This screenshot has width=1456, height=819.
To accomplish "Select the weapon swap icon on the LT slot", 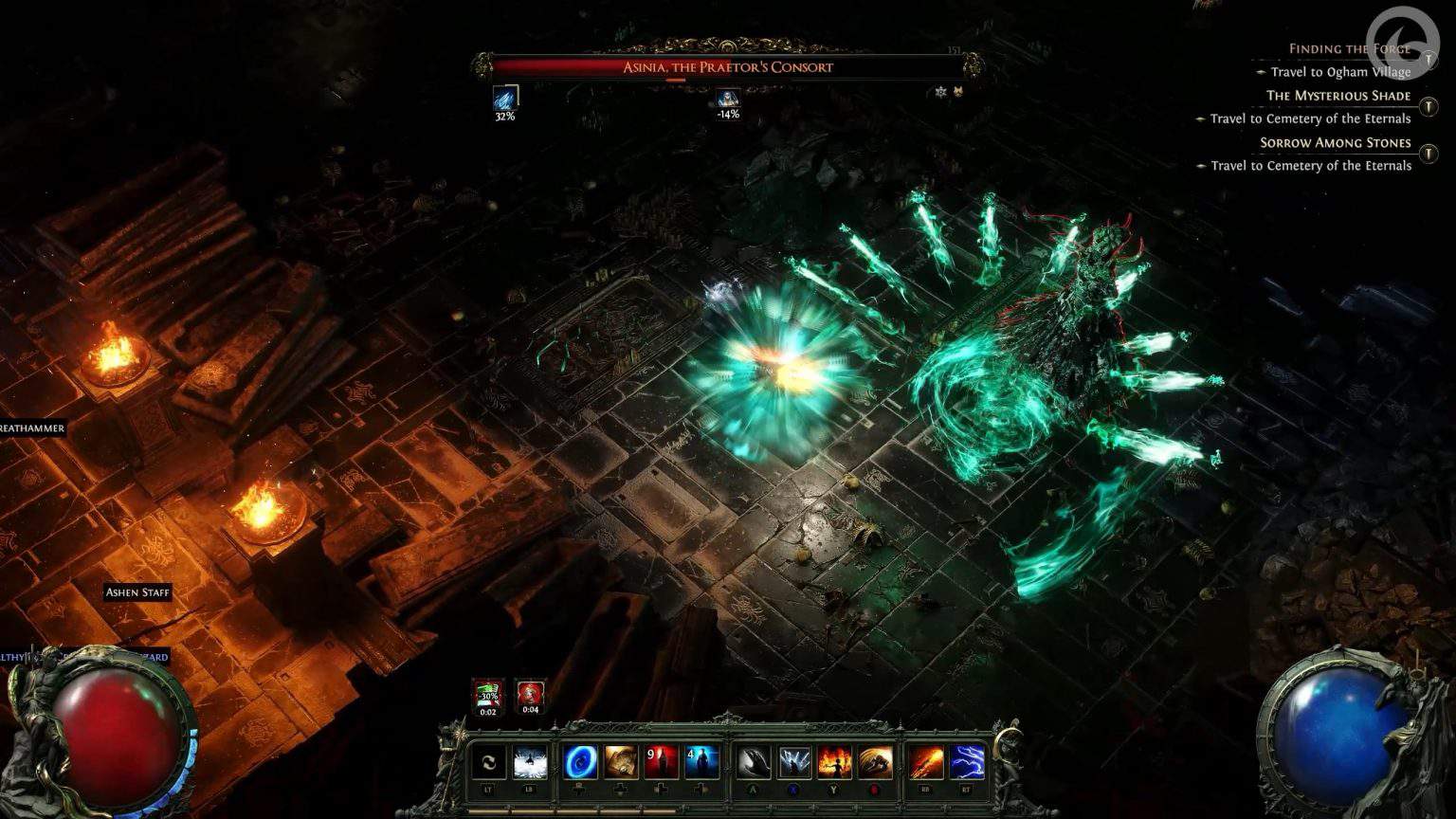I will pos(489,763).
